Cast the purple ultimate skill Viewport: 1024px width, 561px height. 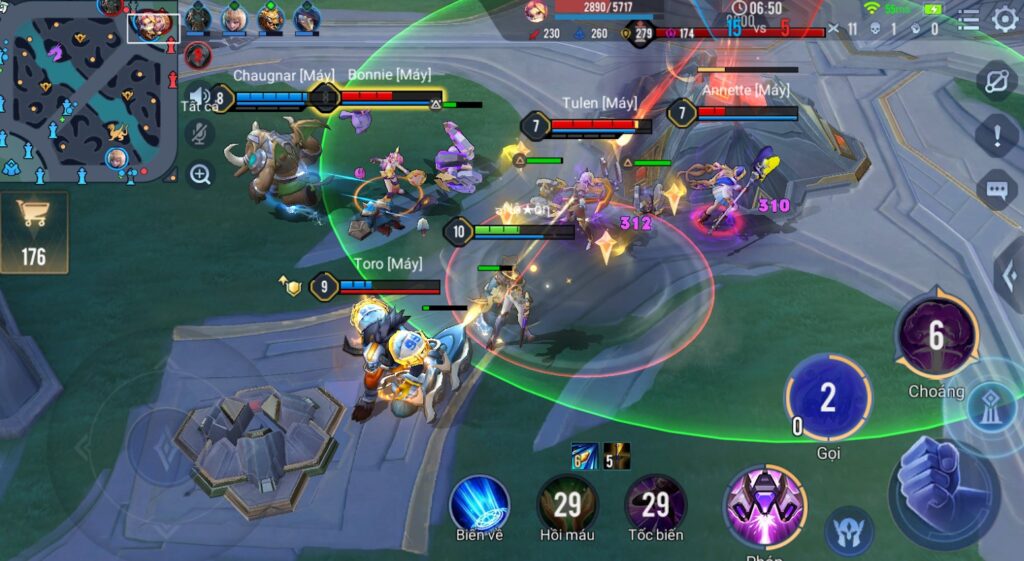point(765,506)
